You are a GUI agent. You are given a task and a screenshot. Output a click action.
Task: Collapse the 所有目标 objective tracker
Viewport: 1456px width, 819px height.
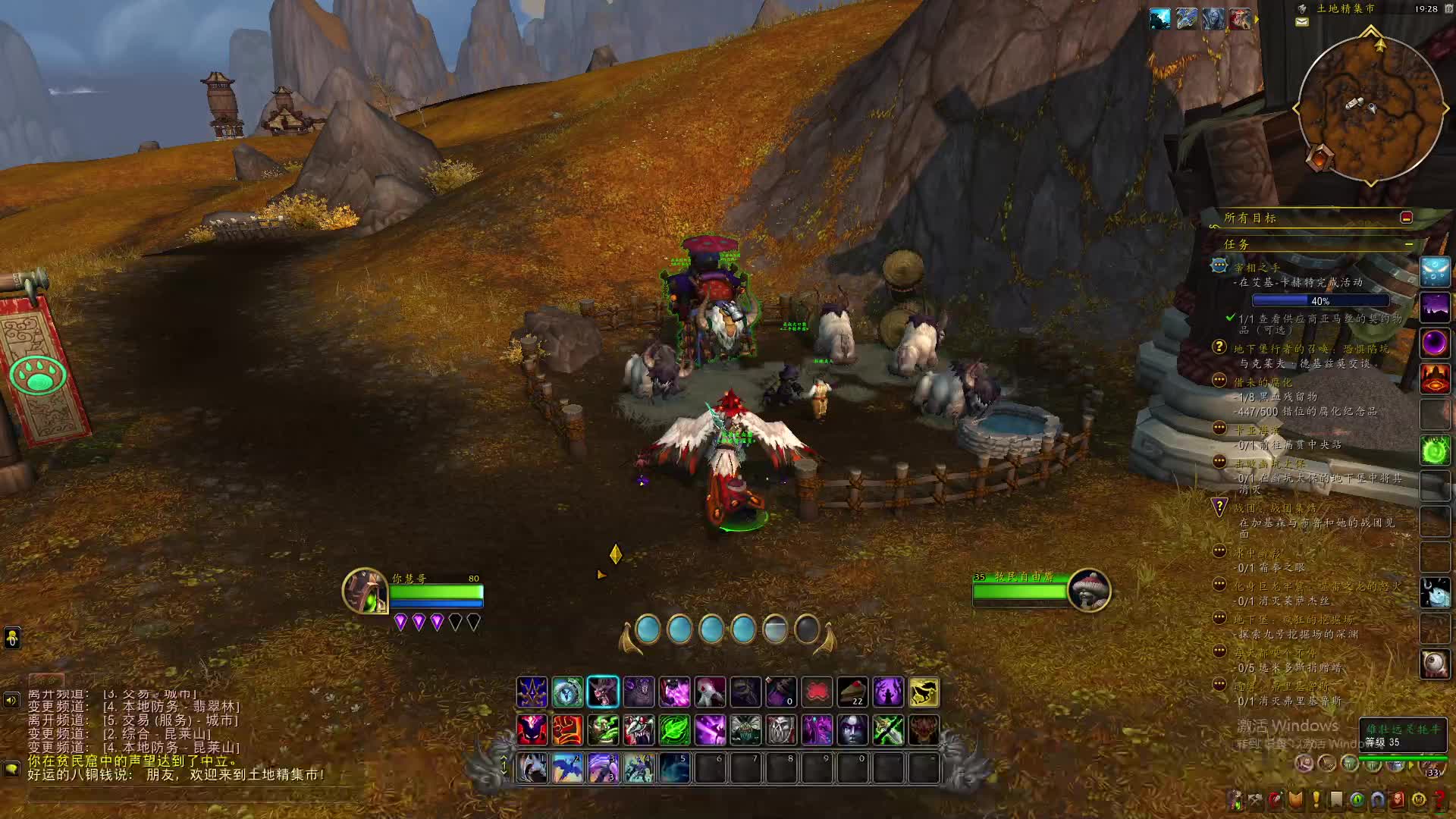(1406, 218)
